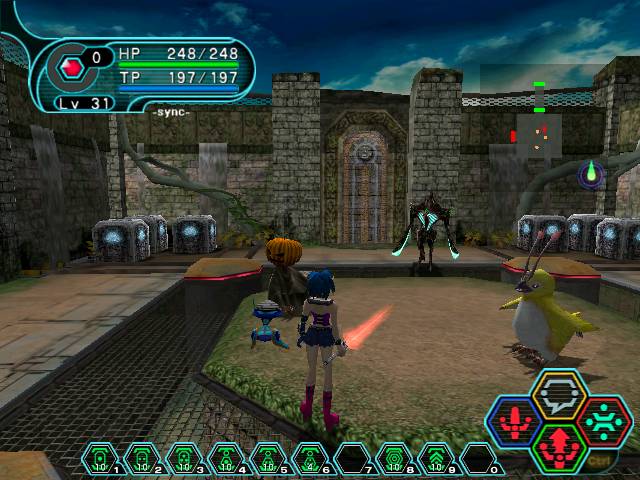Use hotbar slot 1 item

(x=100, y=459)
